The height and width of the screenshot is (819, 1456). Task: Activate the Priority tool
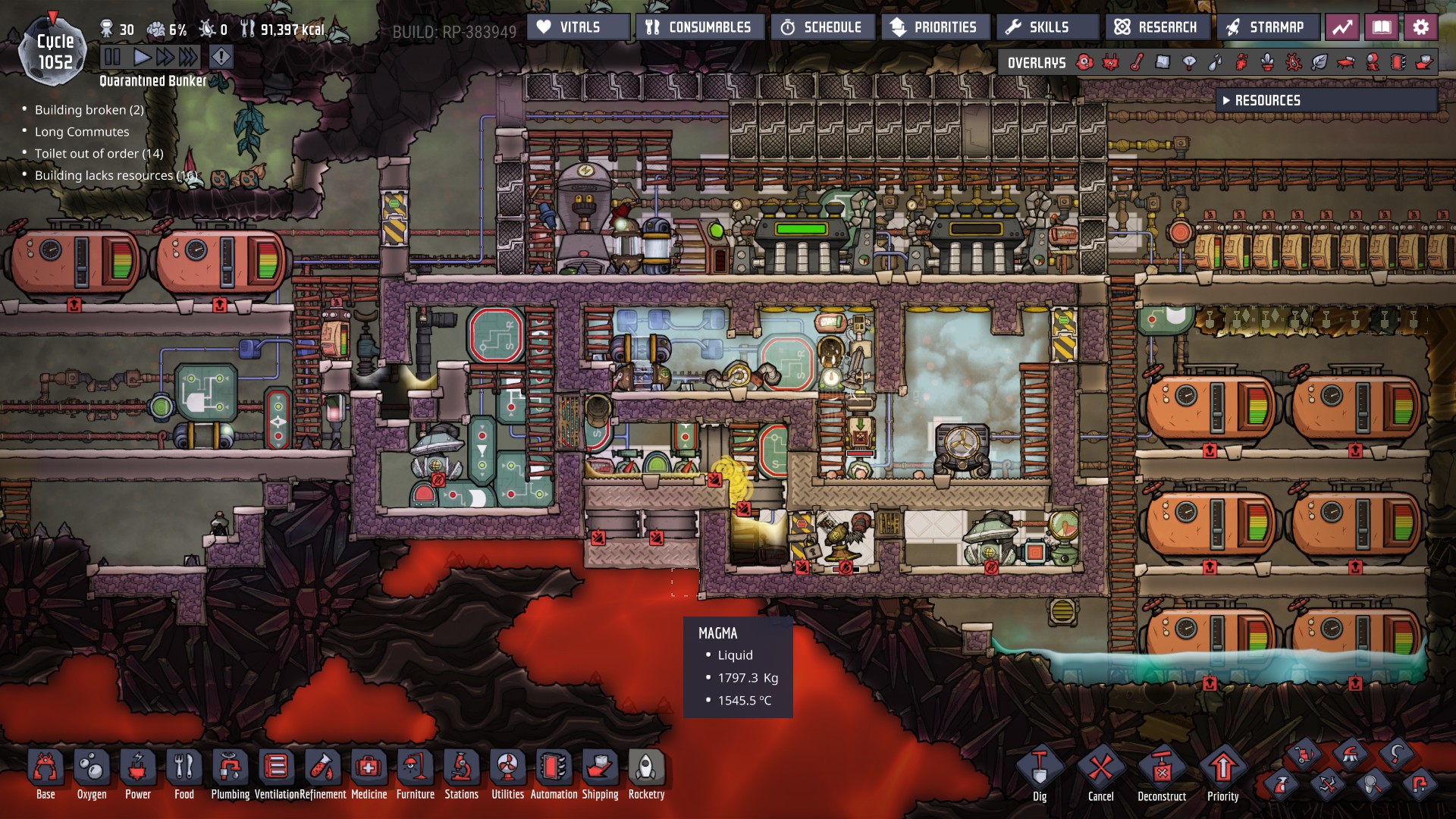pos(1222,773)
